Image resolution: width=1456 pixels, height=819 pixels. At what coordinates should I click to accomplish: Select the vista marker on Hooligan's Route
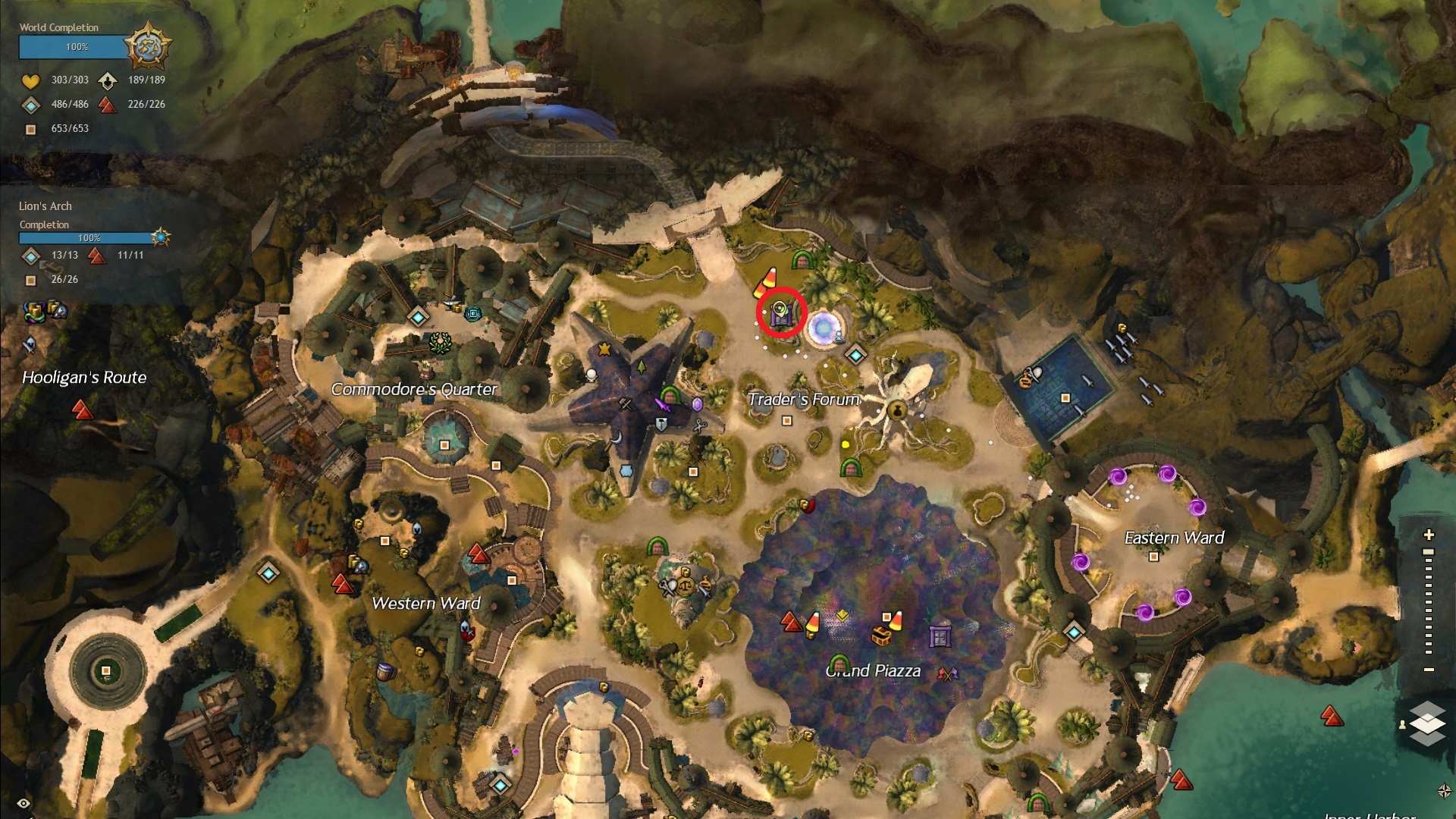coord(82,410)
